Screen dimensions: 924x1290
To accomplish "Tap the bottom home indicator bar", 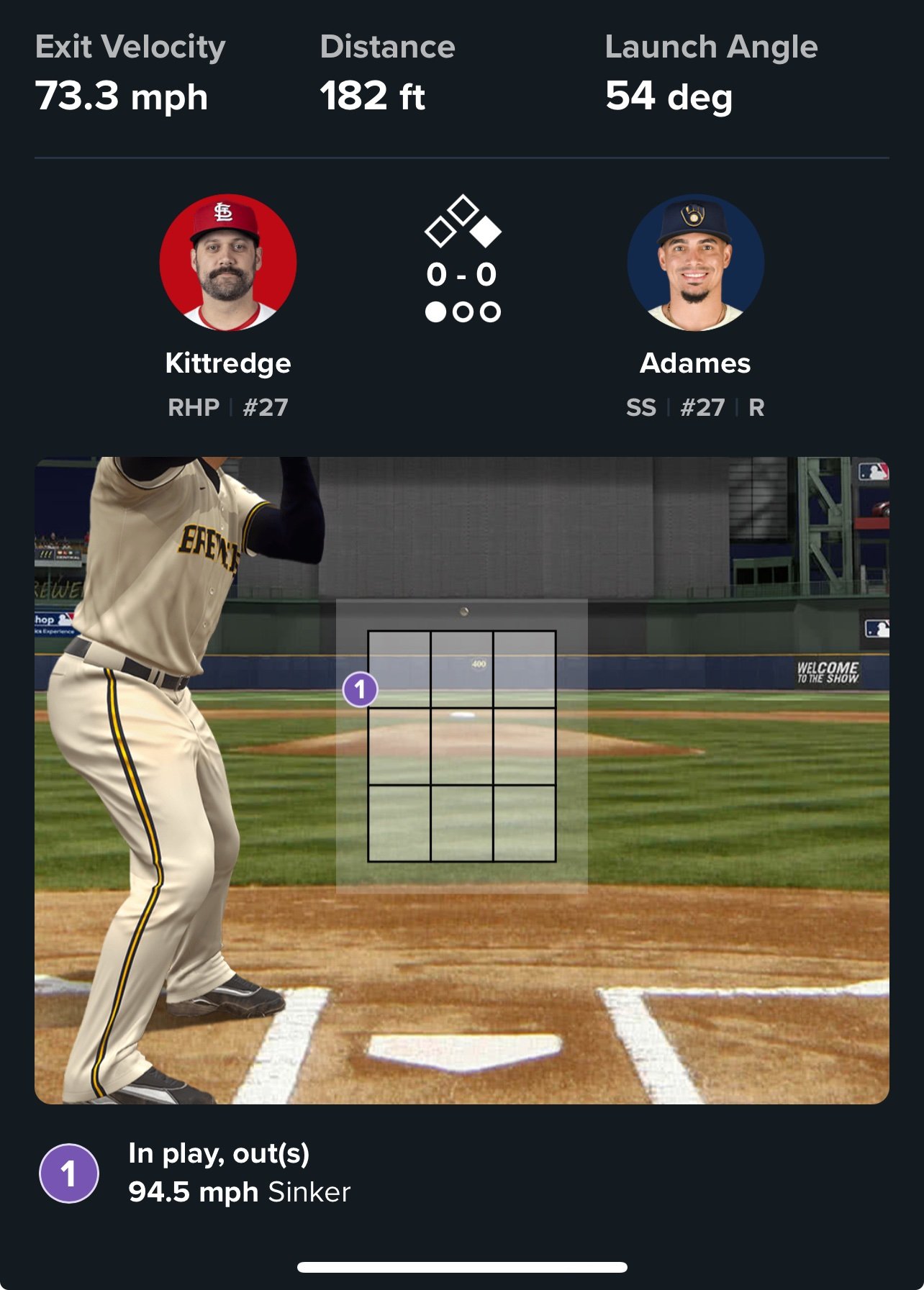I will (x=462, y=1267).
